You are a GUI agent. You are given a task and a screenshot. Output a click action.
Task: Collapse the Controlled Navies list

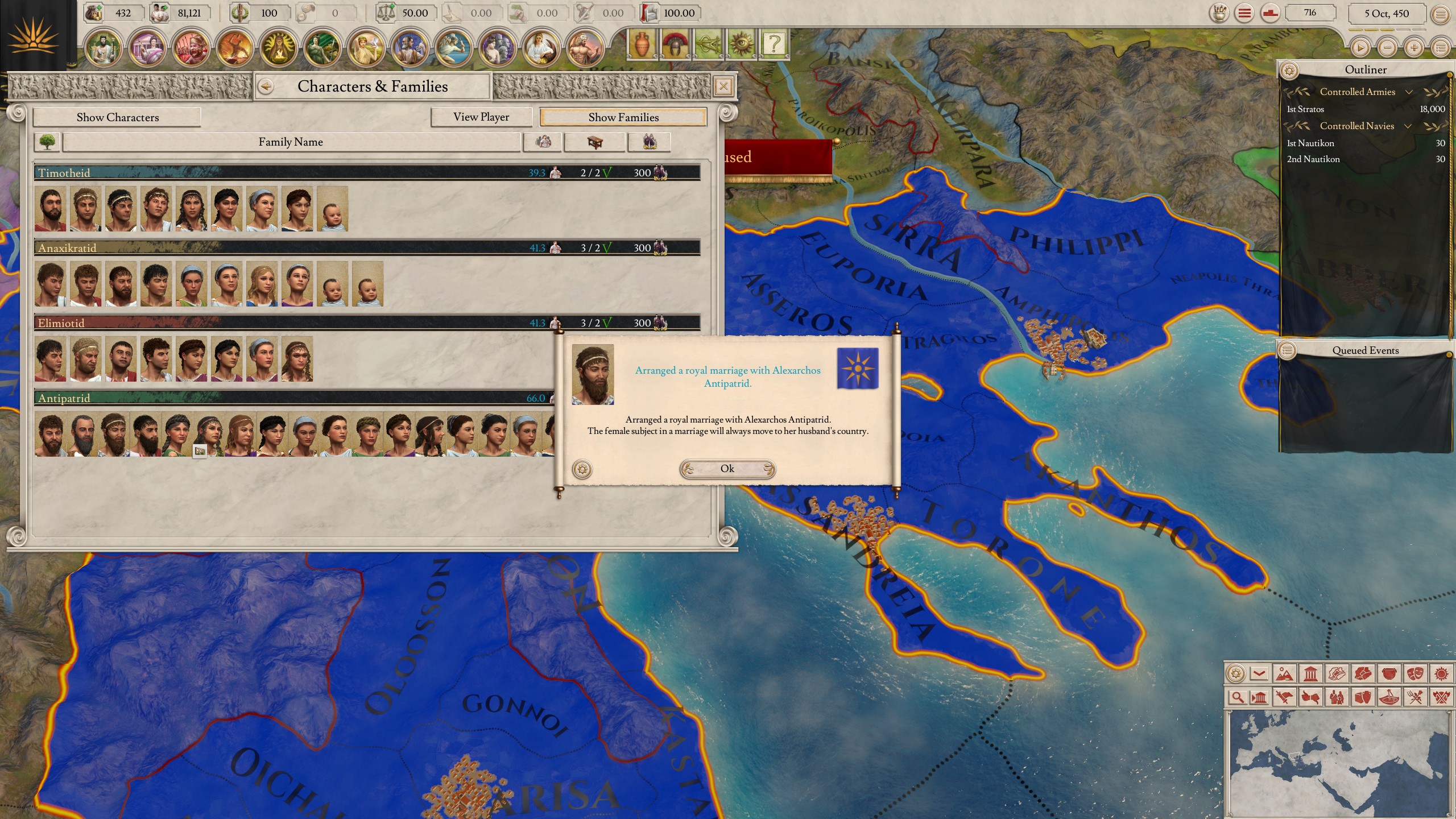click(x=1408, y=126)
